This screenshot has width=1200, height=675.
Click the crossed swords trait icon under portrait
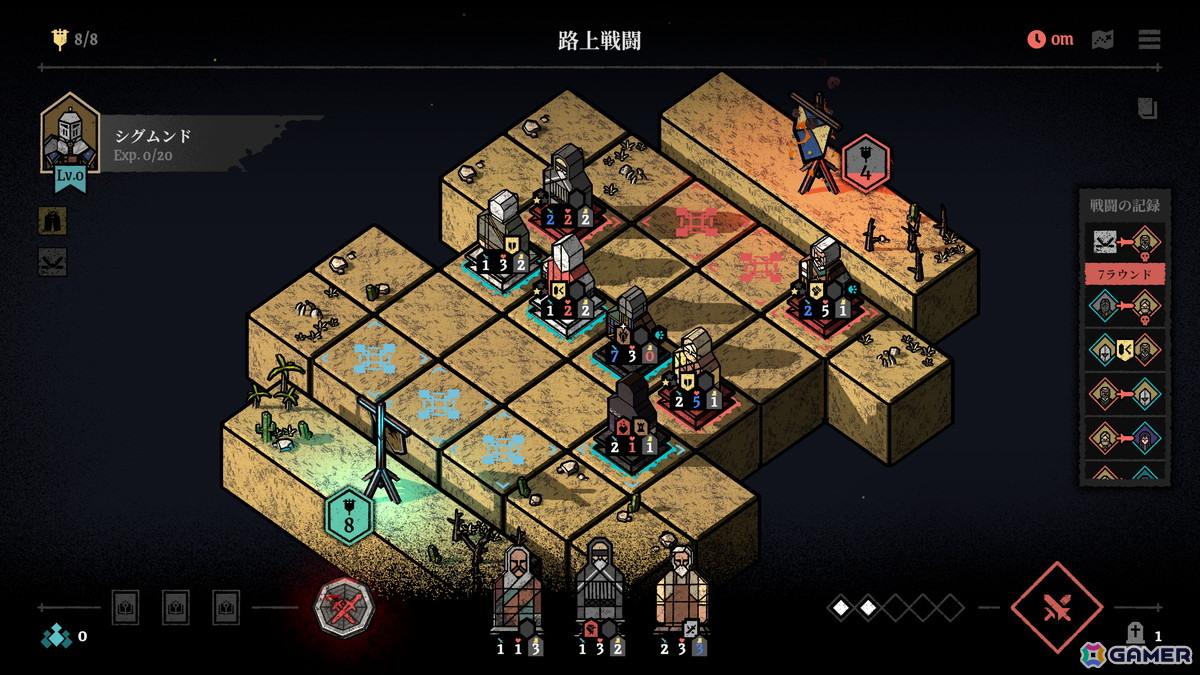[x=52, y=262]
